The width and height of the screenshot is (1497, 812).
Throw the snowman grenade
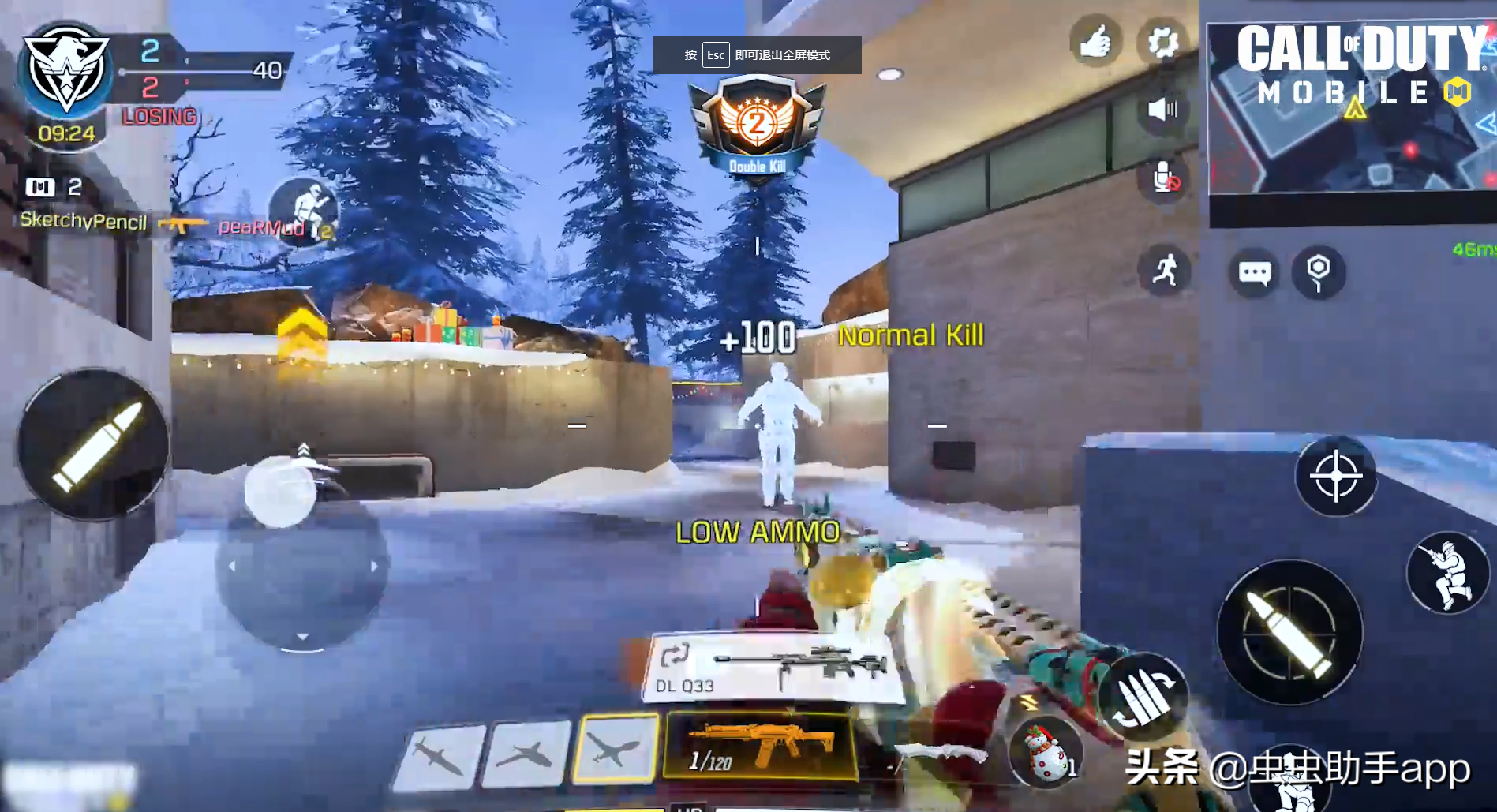pos(1046,752)
